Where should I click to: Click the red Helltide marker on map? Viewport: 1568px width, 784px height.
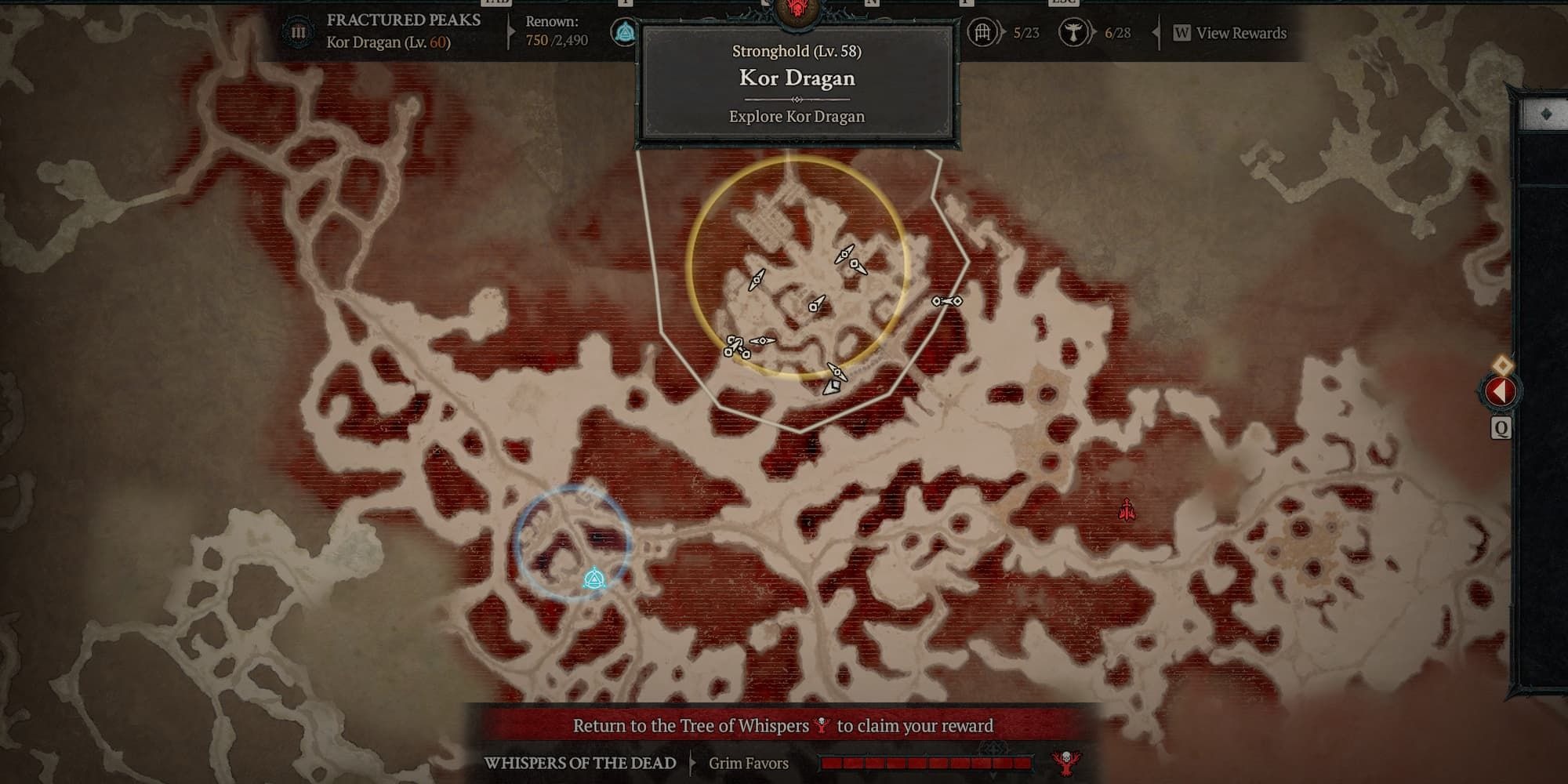(1127, 510)
